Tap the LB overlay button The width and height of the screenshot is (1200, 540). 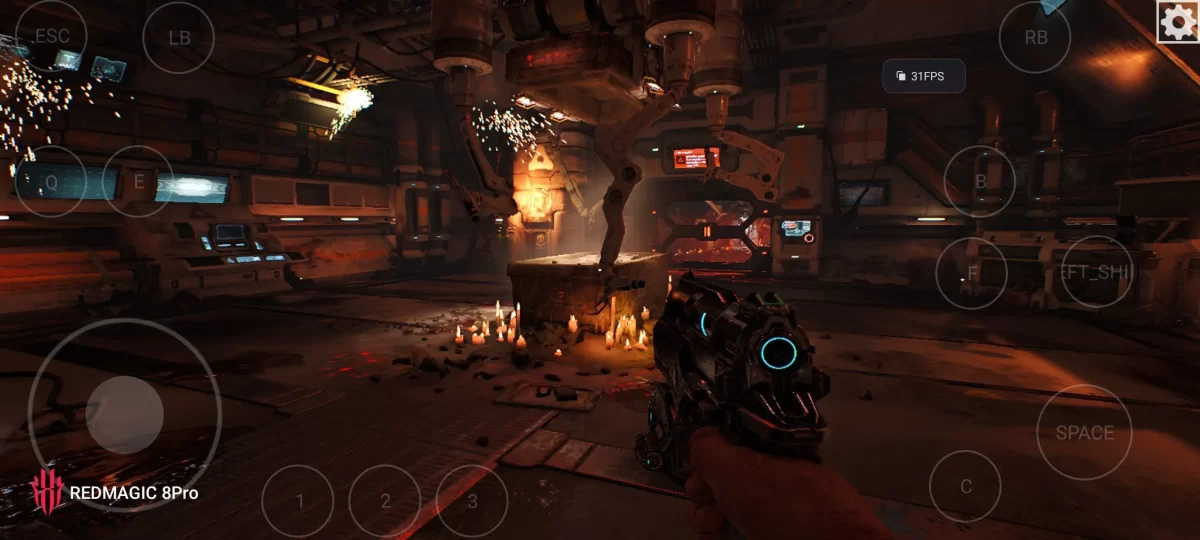pos(179,38)
